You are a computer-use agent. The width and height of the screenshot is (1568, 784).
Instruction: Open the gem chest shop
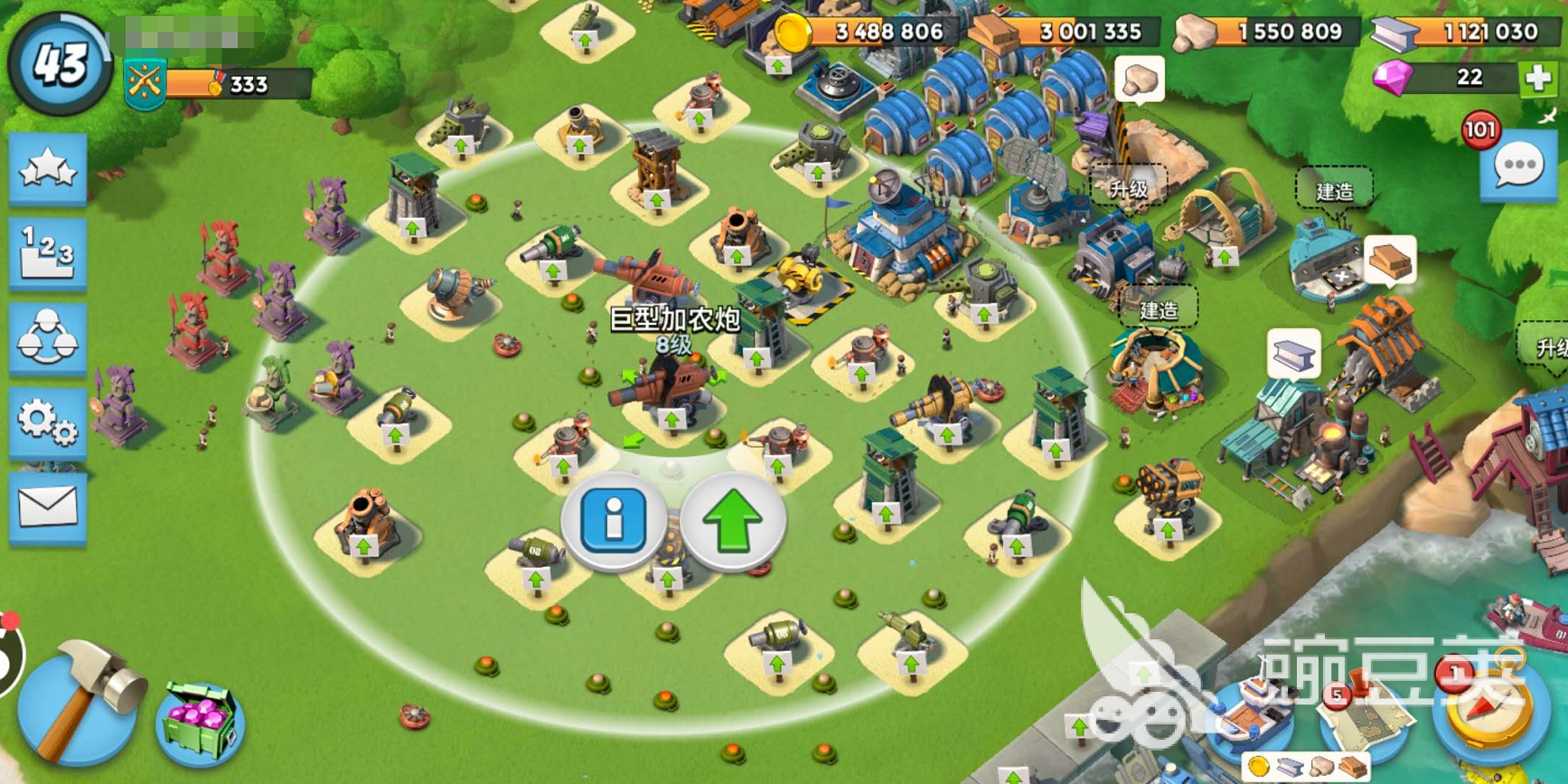tap(200, 723)
